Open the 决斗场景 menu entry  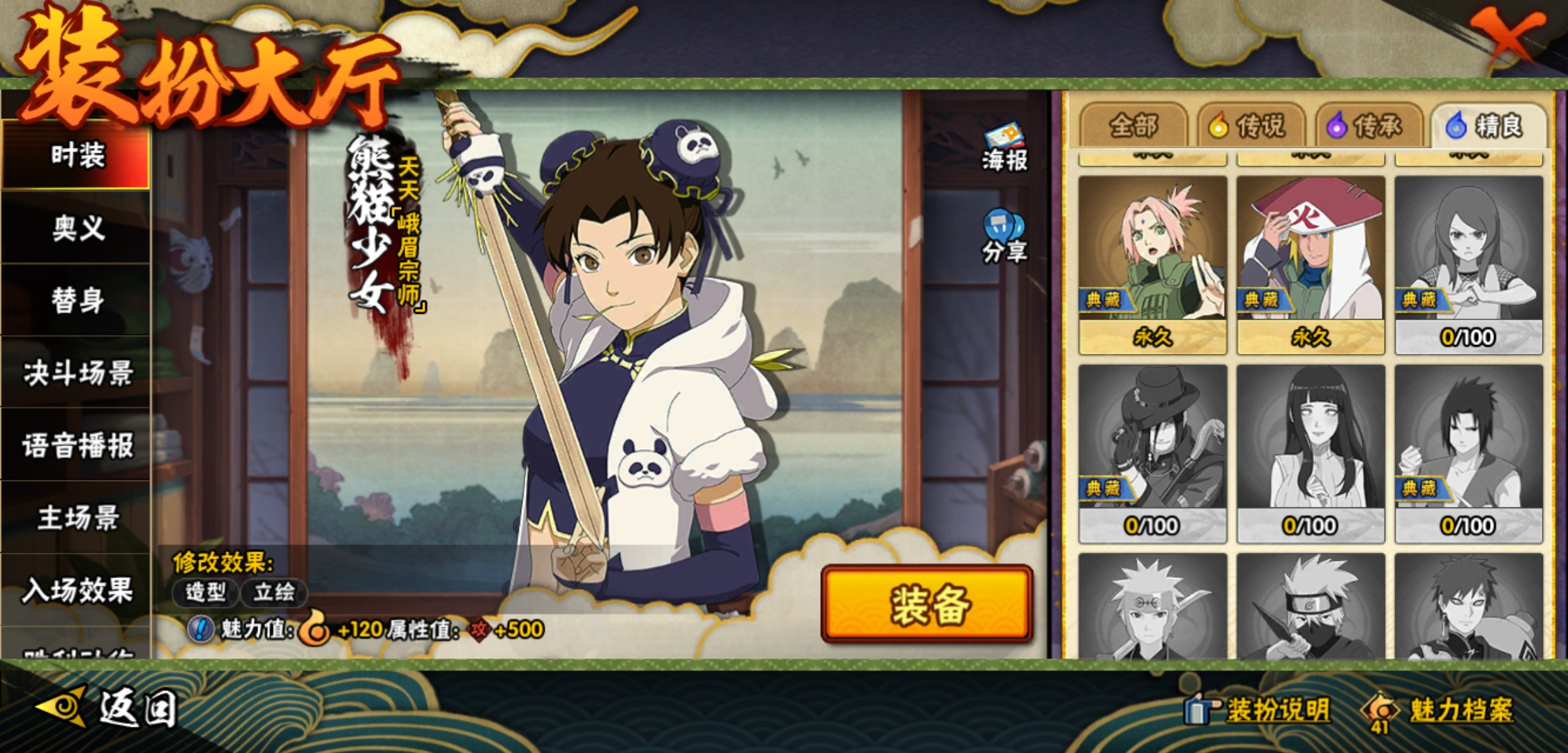(77, 373)
